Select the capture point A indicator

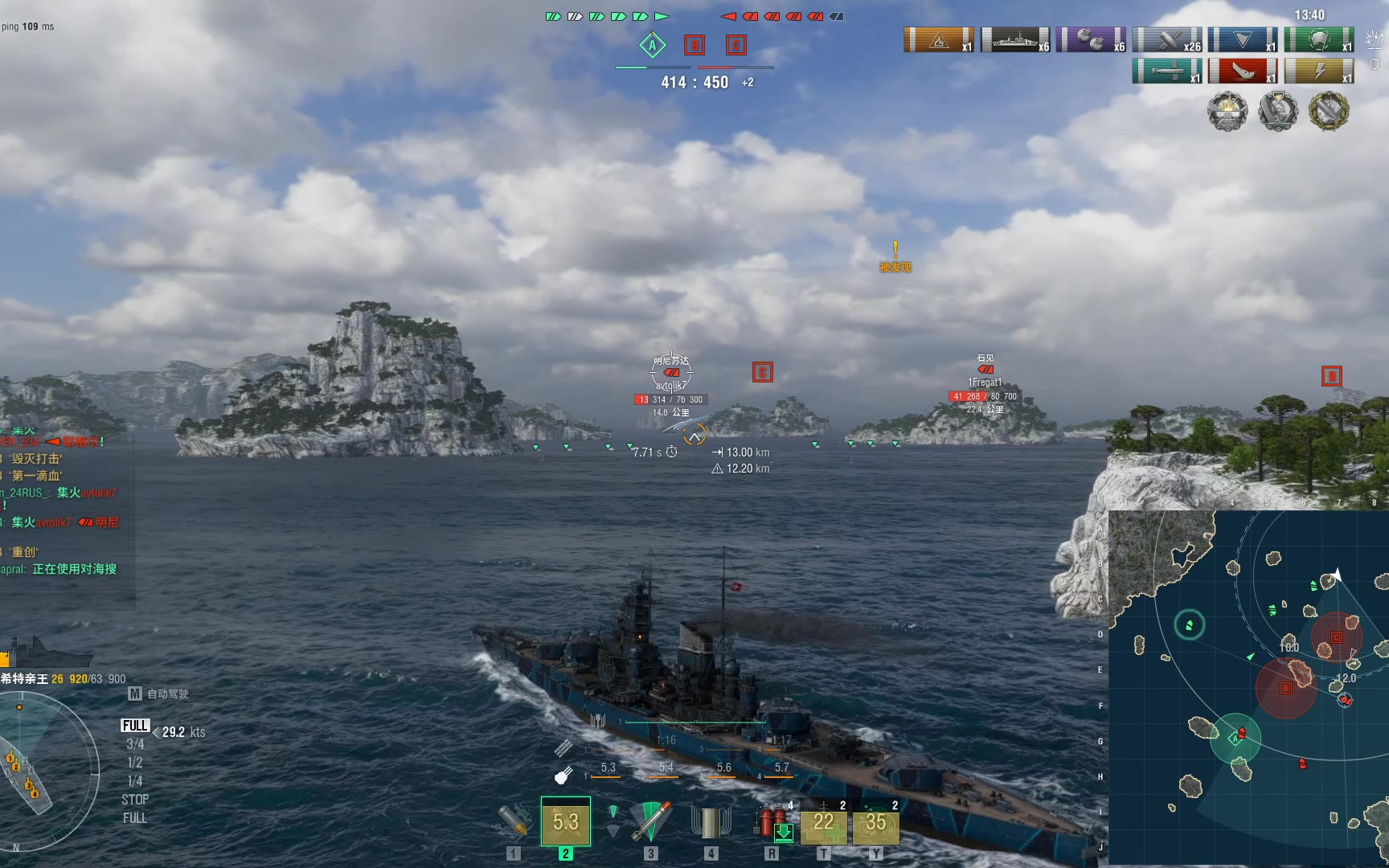[653, 45]
